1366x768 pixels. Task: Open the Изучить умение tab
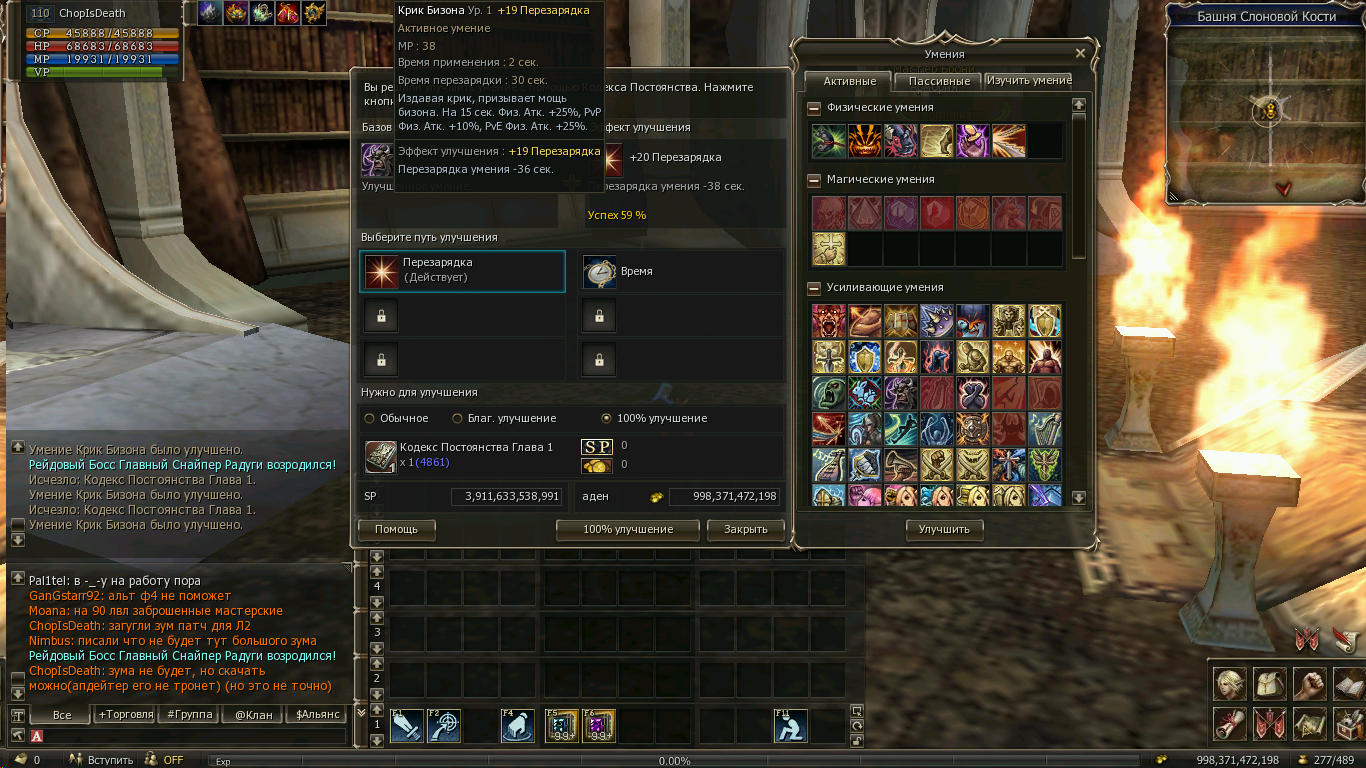(1028, 80)
